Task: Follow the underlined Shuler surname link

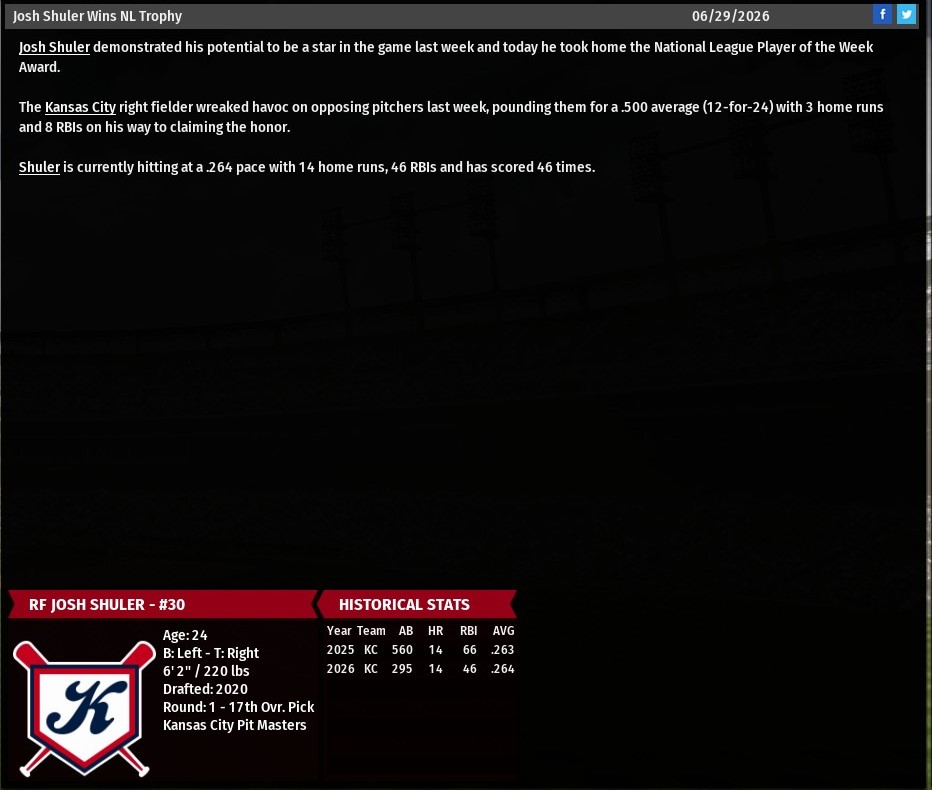Action: (39, 167)
